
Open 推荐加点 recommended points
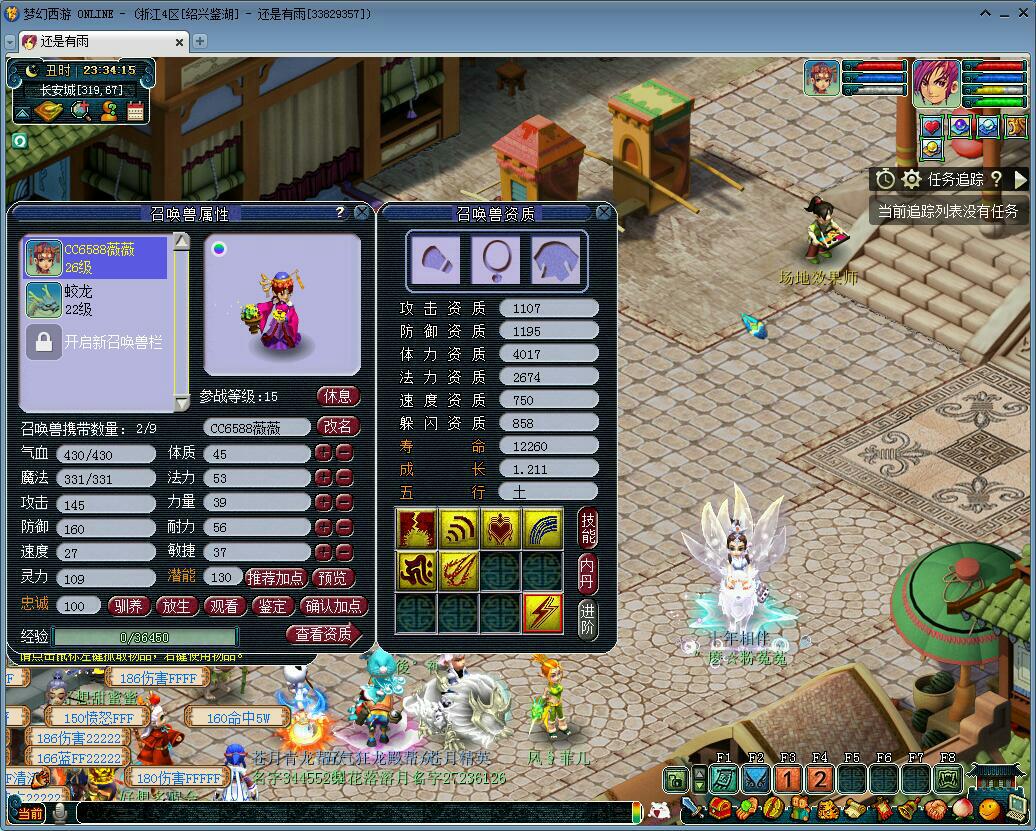pyautogui.click(x=275, y=578)
